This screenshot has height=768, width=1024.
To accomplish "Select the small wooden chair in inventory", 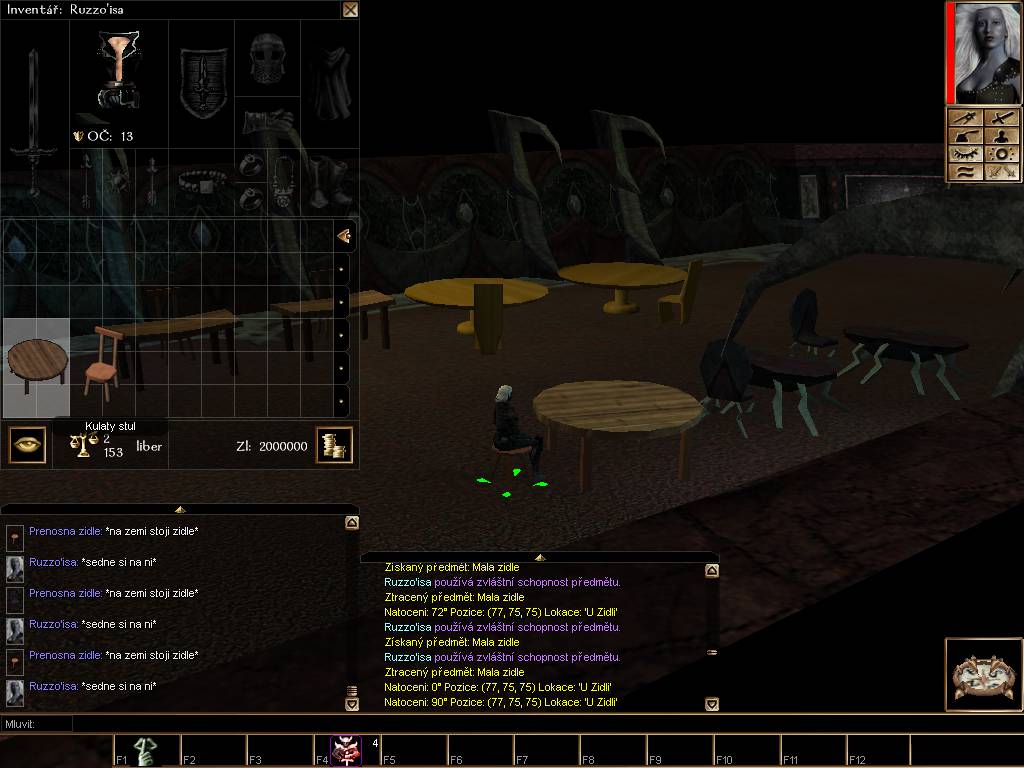I will pyautogui.click(x=101, y=362).
